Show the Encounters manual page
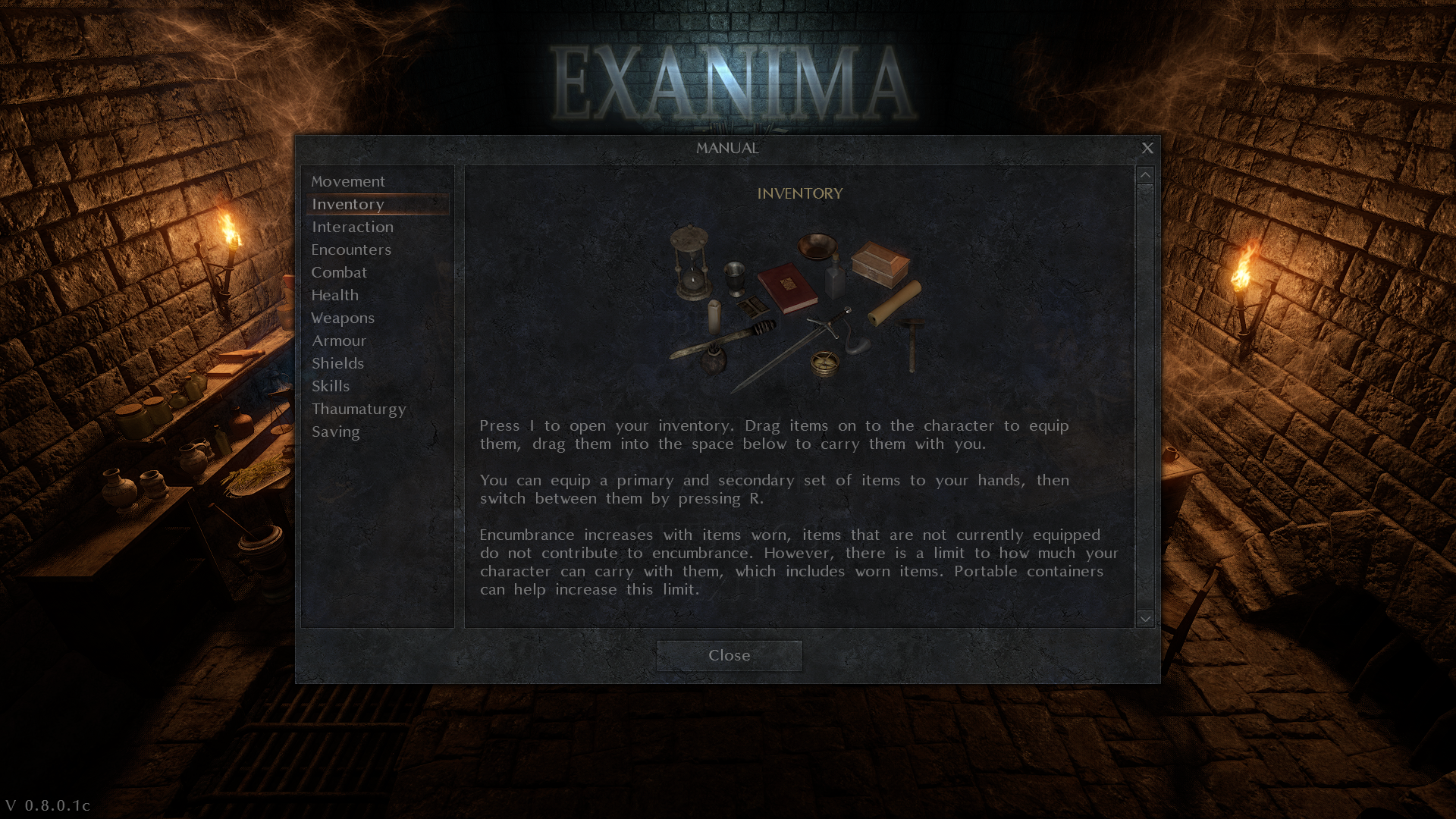Viewport: 1456px width, 819px height. point(351,249)
